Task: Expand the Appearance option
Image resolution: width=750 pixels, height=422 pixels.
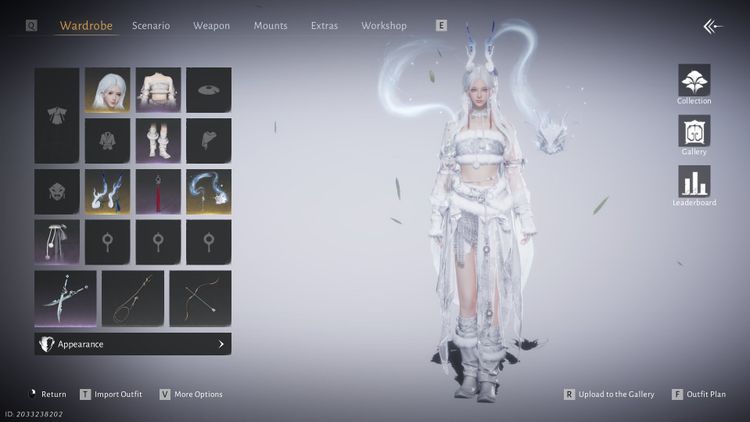Action: pos(133,344)
